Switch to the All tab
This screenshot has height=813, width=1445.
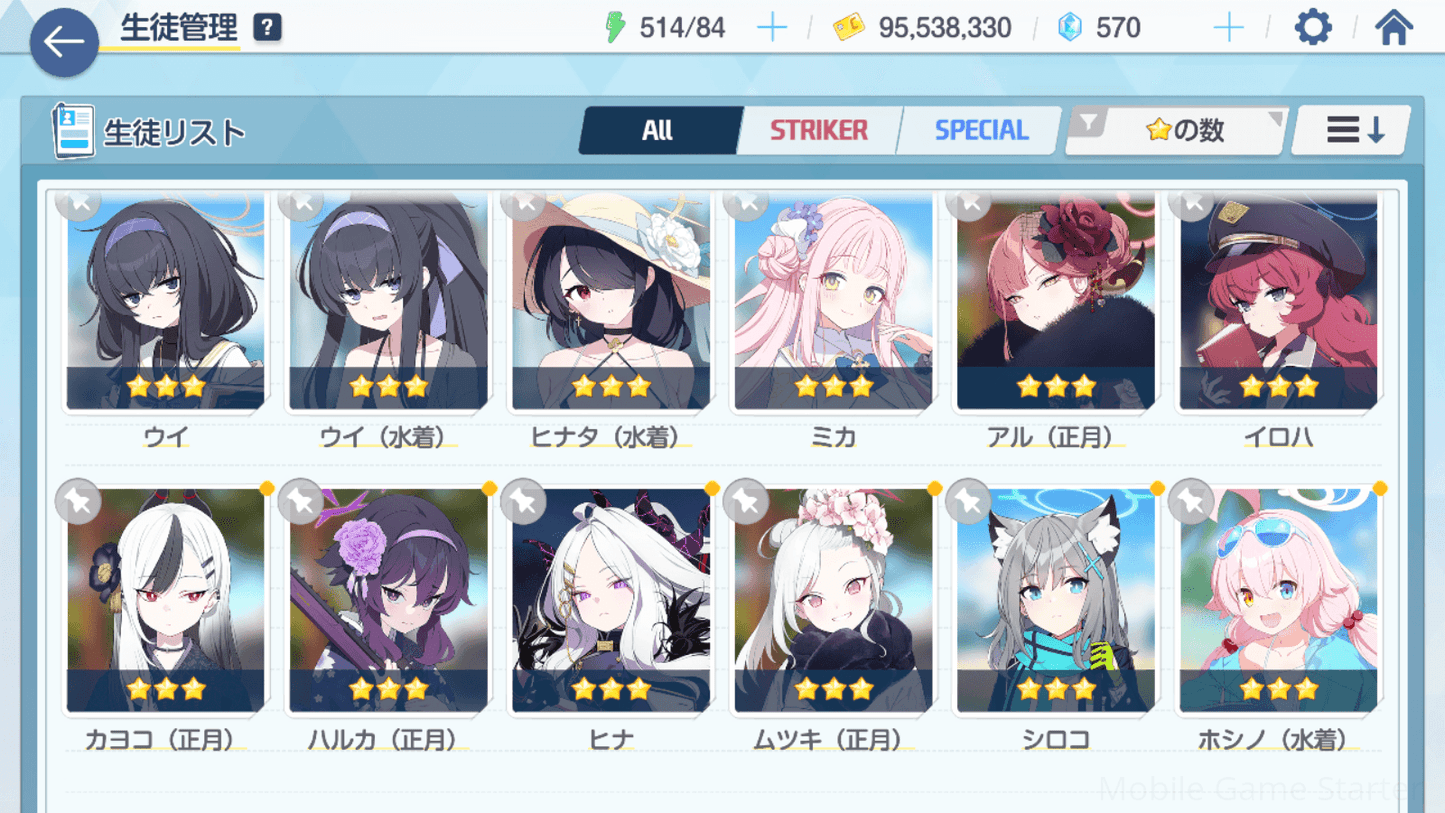tap(658, 130)
